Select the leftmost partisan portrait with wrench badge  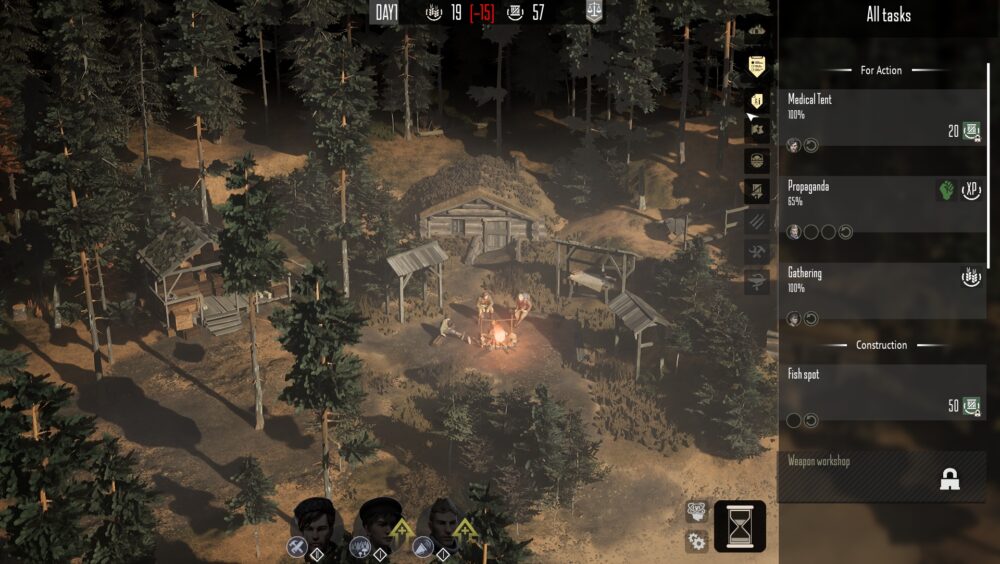313,522
